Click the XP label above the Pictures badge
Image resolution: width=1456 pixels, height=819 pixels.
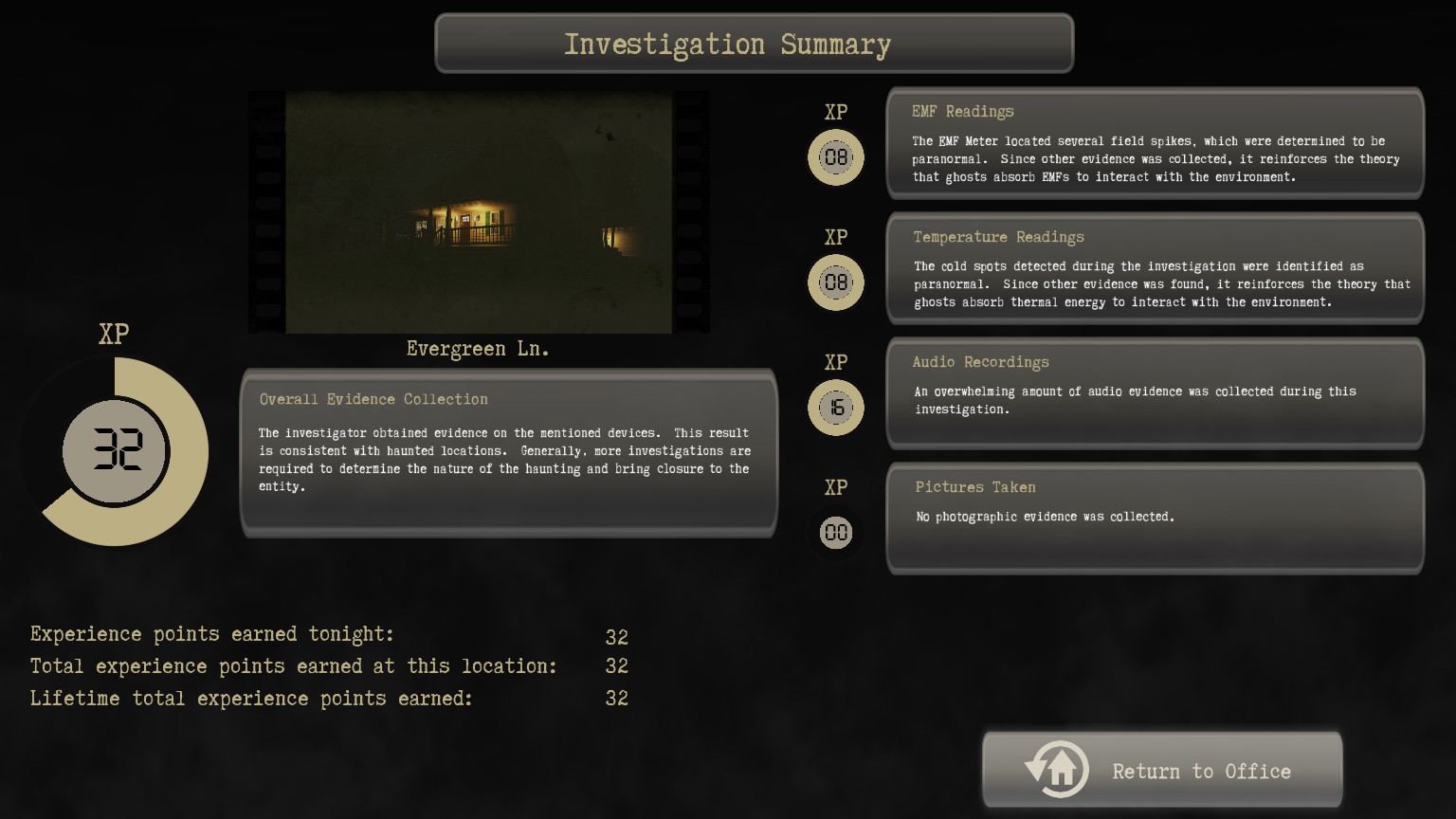(835, 487)
